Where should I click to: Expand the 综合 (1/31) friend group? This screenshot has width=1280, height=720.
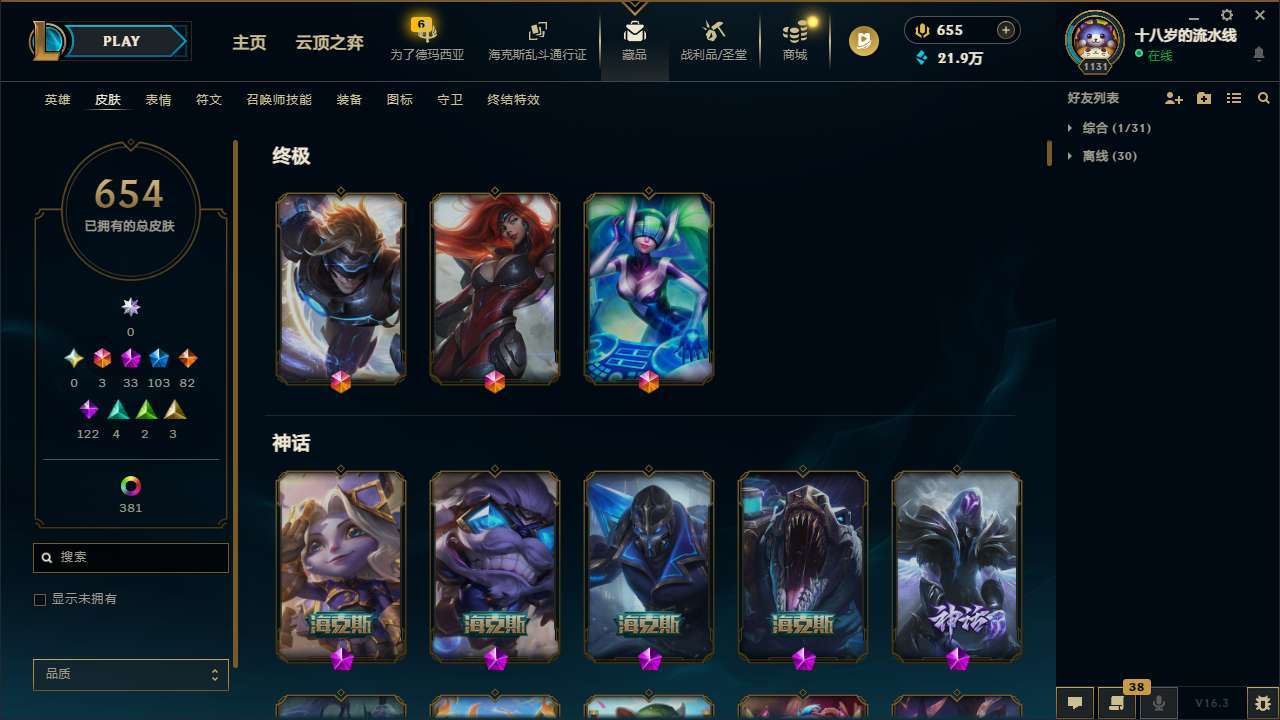[1113, 128]
